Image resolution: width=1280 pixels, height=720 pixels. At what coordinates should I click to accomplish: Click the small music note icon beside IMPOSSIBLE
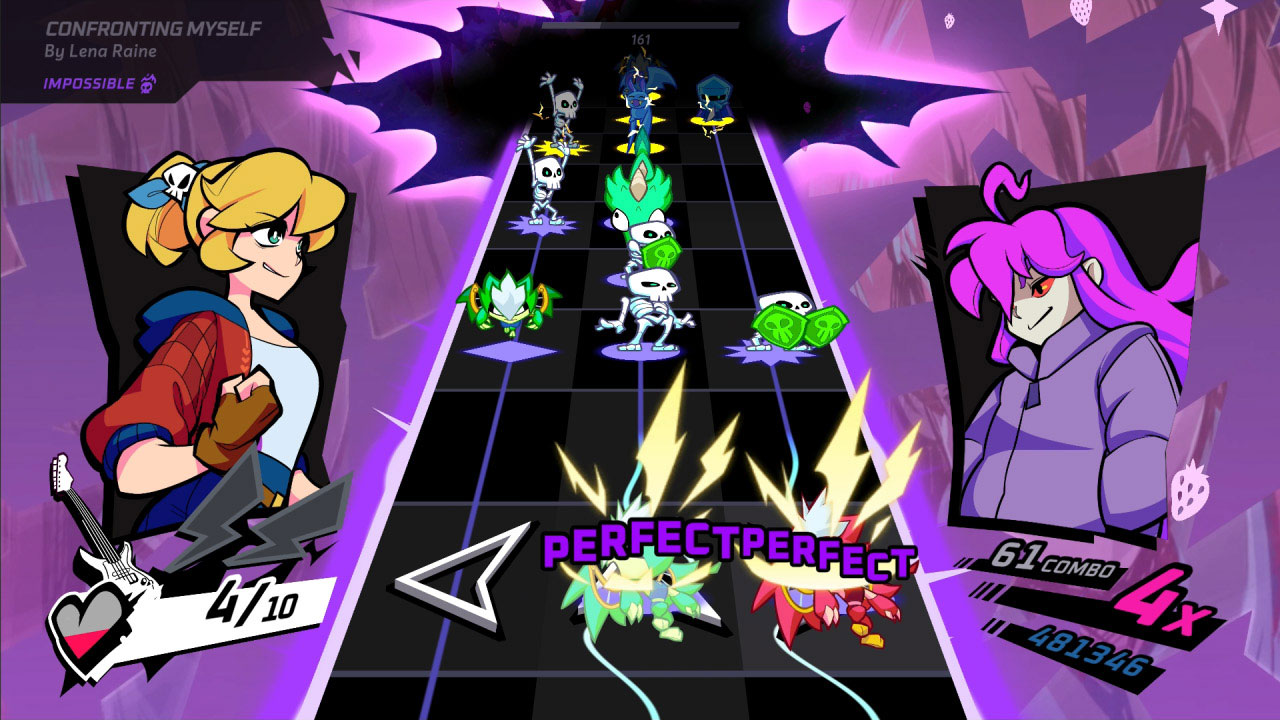(146, 86)
